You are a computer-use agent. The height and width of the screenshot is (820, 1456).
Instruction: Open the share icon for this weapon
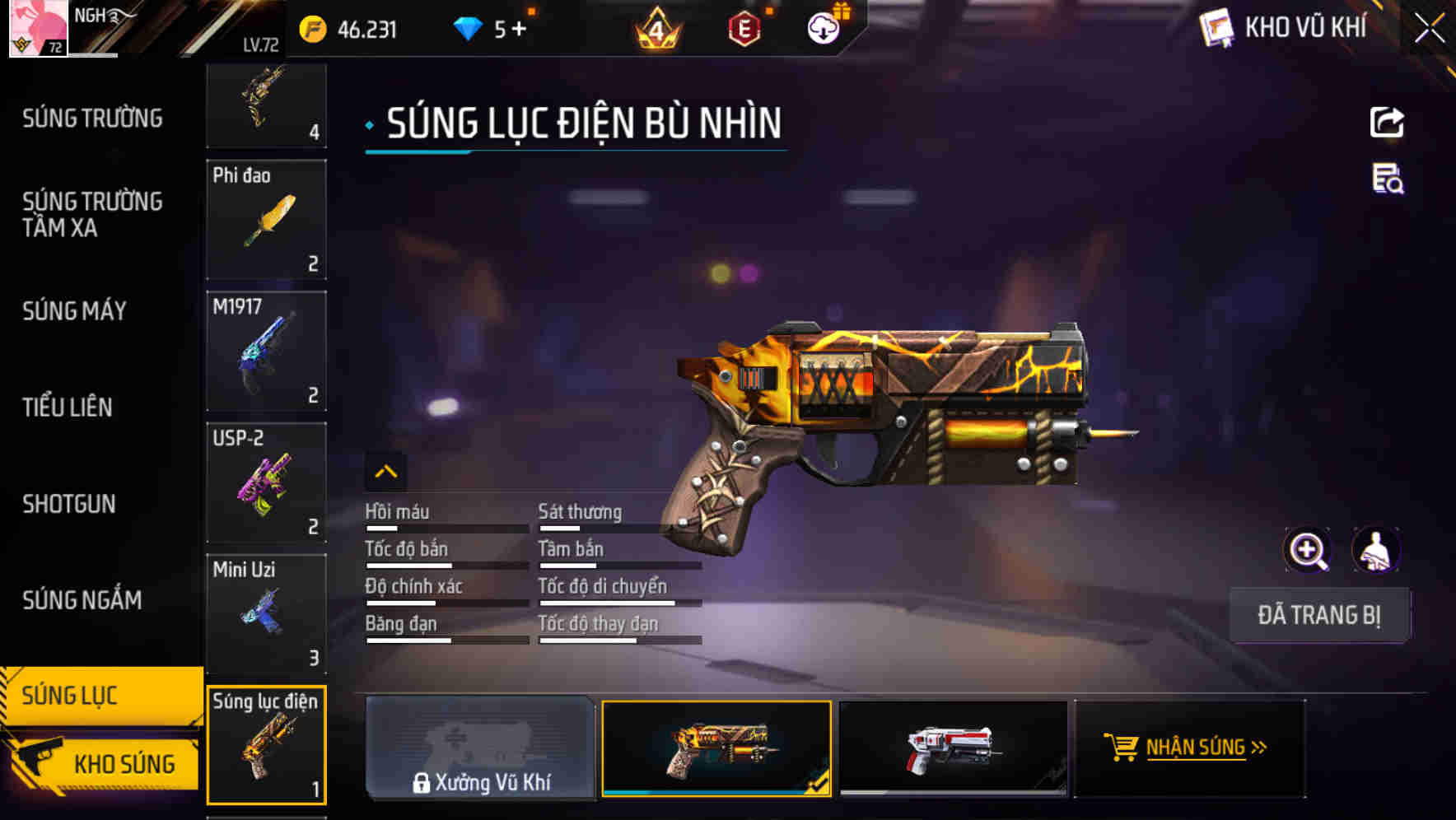(1388, 122)
